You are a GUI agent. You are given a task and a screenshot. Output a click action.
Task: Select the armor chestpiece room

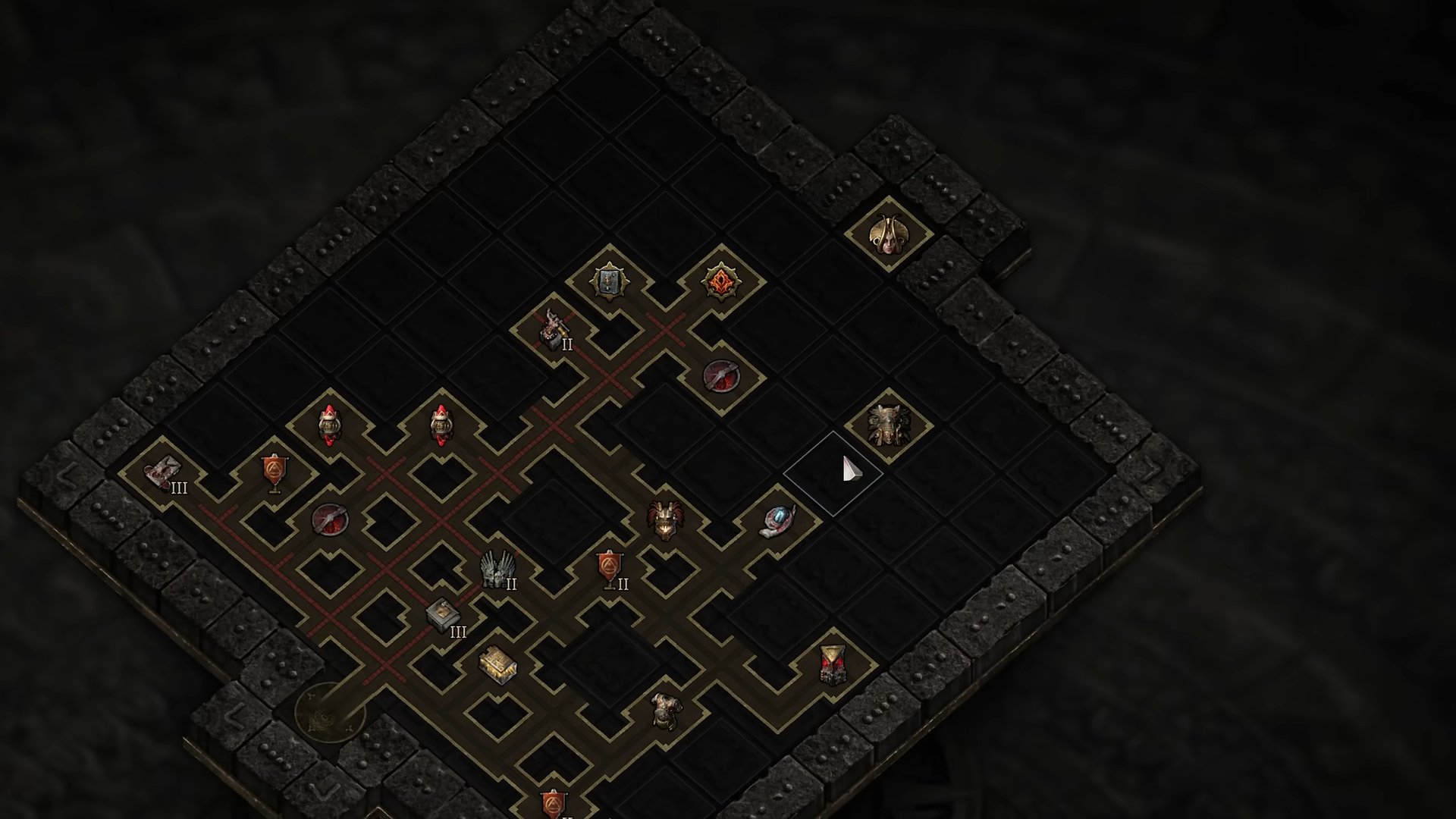[666, 711]
